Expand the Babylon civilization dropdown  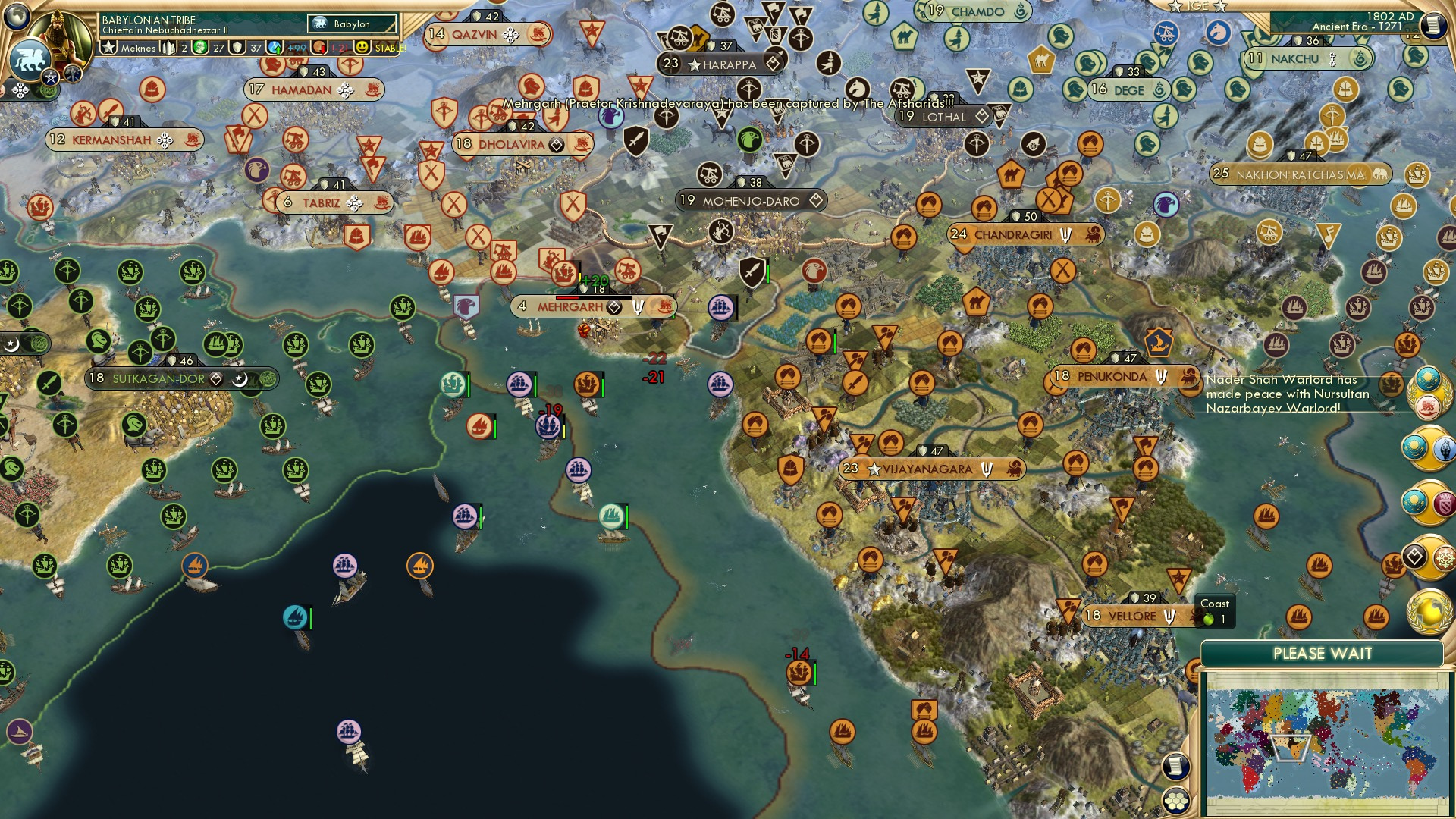353,24
